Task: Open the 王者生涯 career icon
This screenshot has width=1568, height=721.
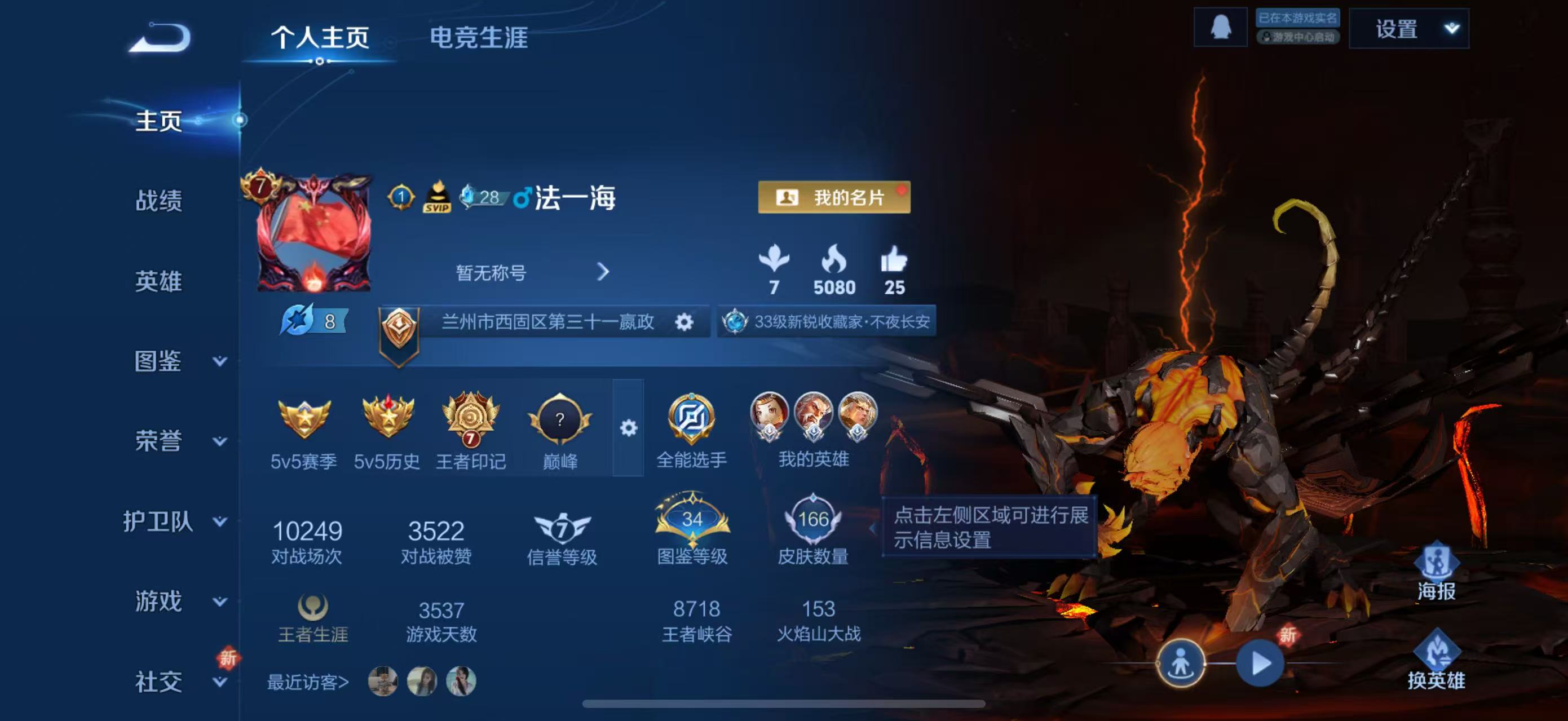Action: (313, 605)
